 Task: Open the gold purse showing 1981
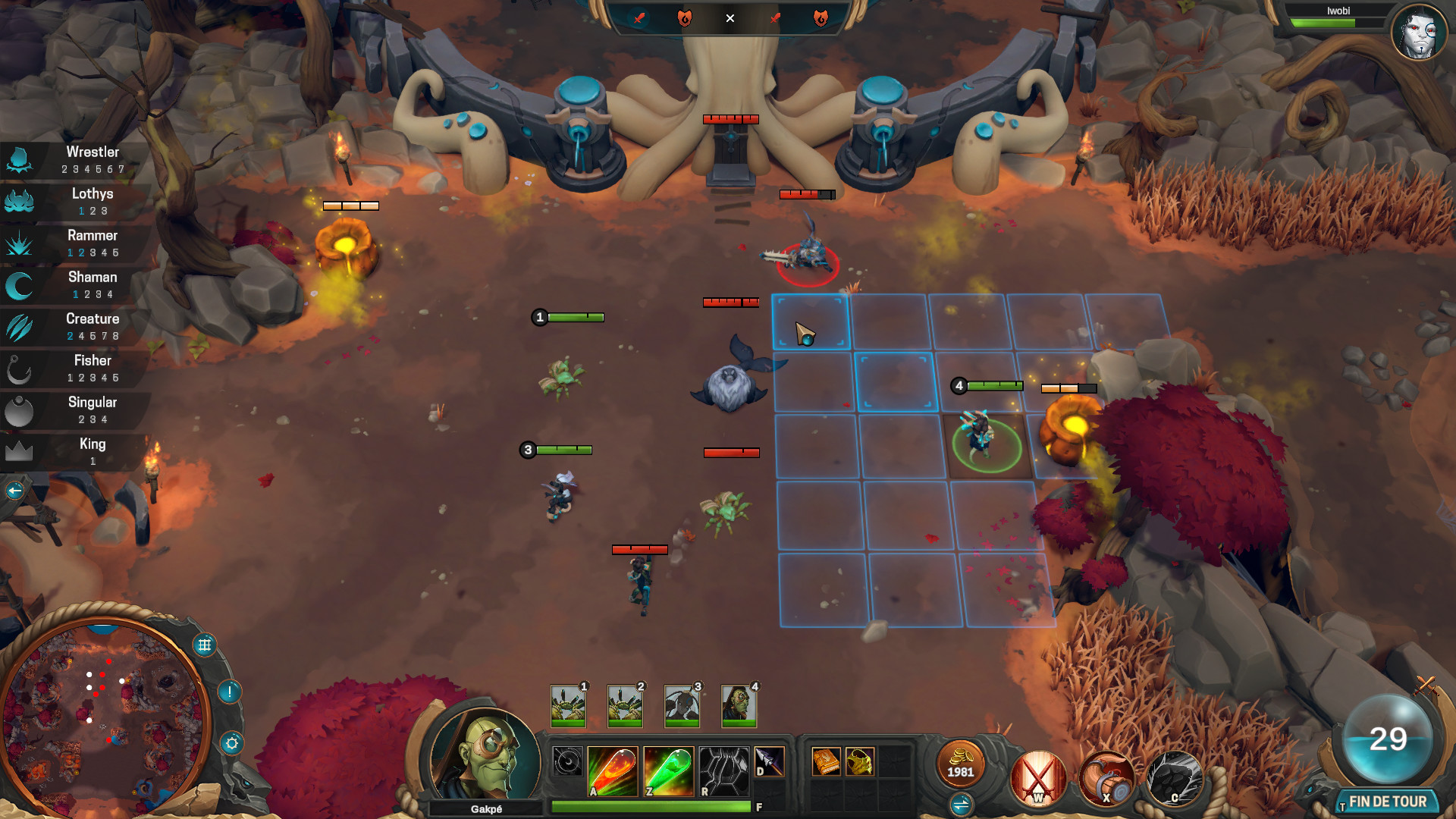point(962,768)
